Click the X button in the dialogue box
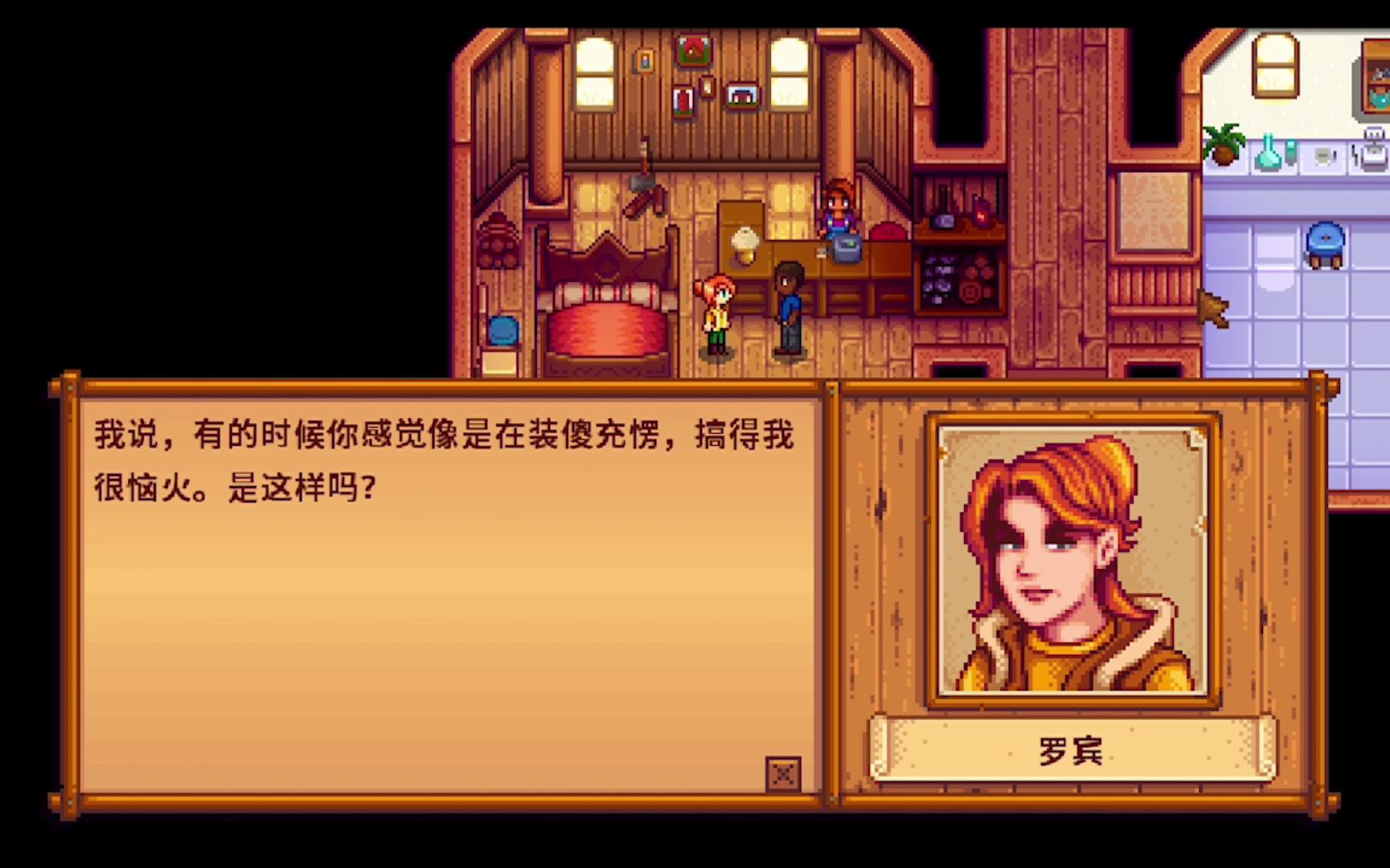The height and width of the screenshot is (868, 1390). point(782,774)
